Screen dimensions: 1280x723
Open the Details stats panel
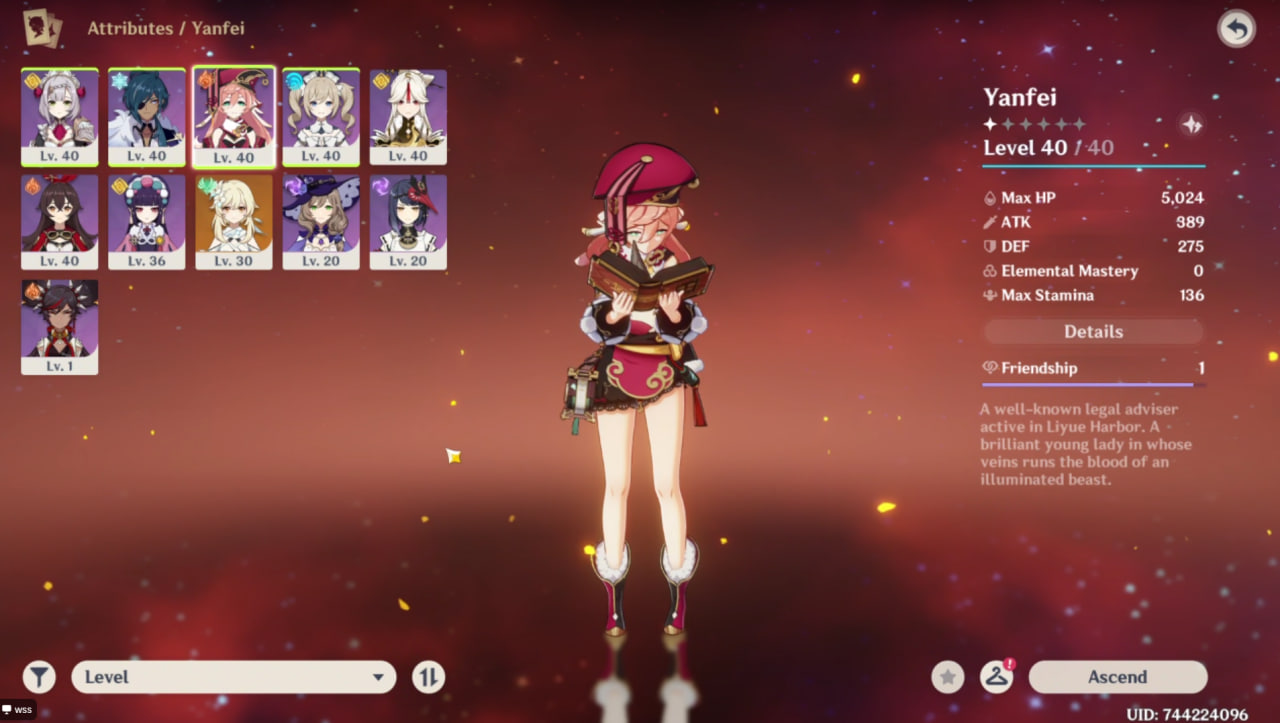1093,332
